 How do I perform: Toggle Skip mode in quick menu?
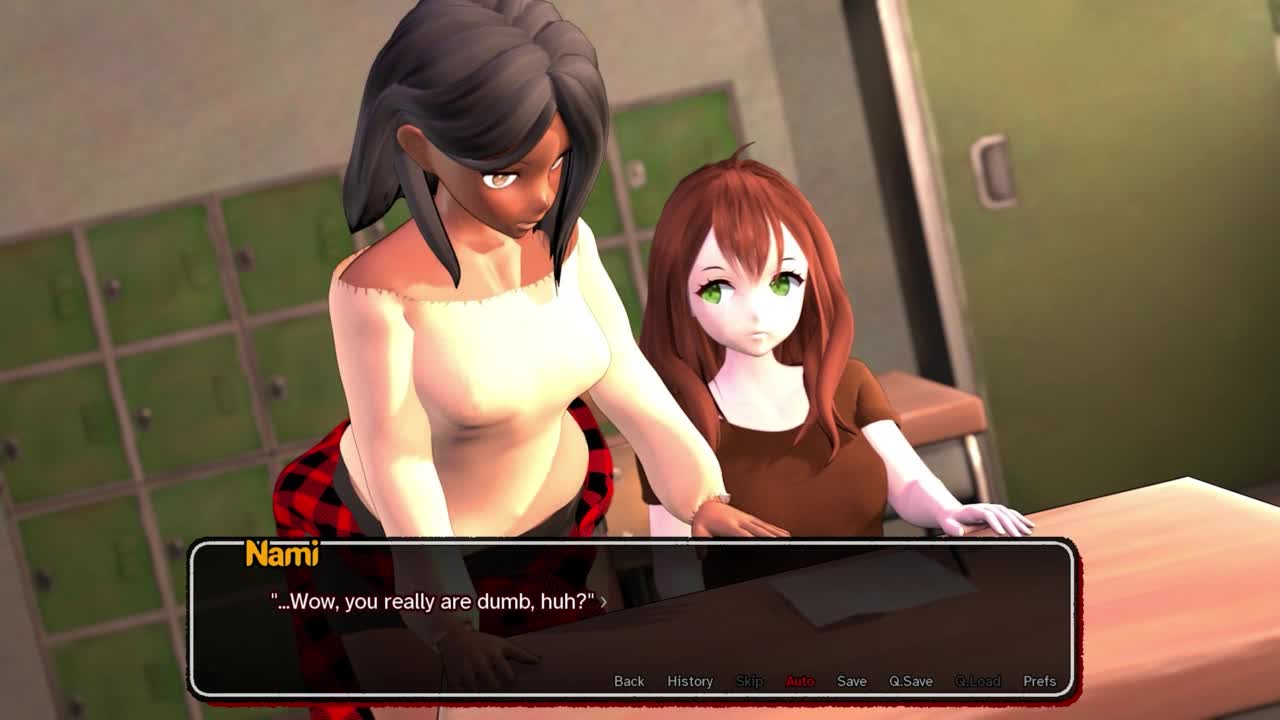coord(749,681)
